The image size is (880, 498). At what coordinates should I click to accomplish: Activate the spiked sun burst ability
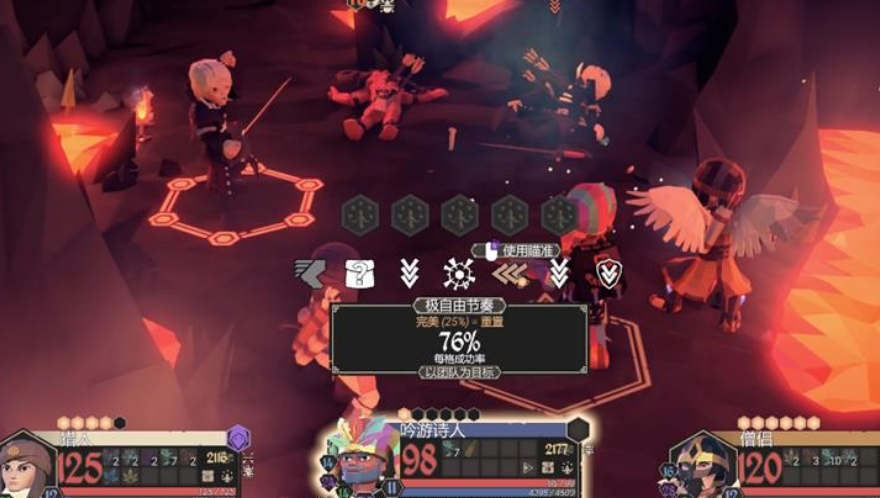(x=459, y=273)
